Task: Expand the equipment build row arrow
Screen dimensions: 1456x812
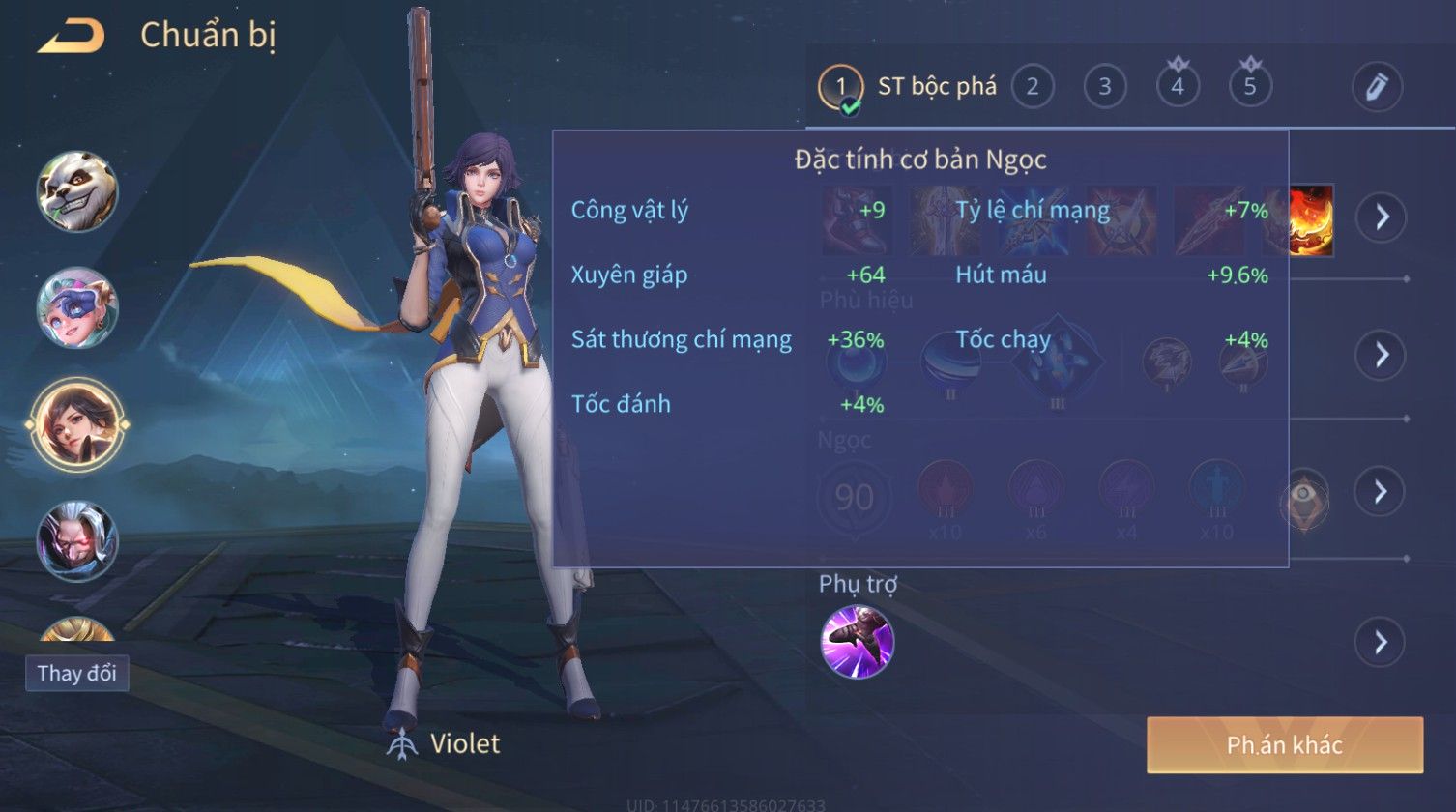Action: pyautogui.click(x=1381, y=217)
